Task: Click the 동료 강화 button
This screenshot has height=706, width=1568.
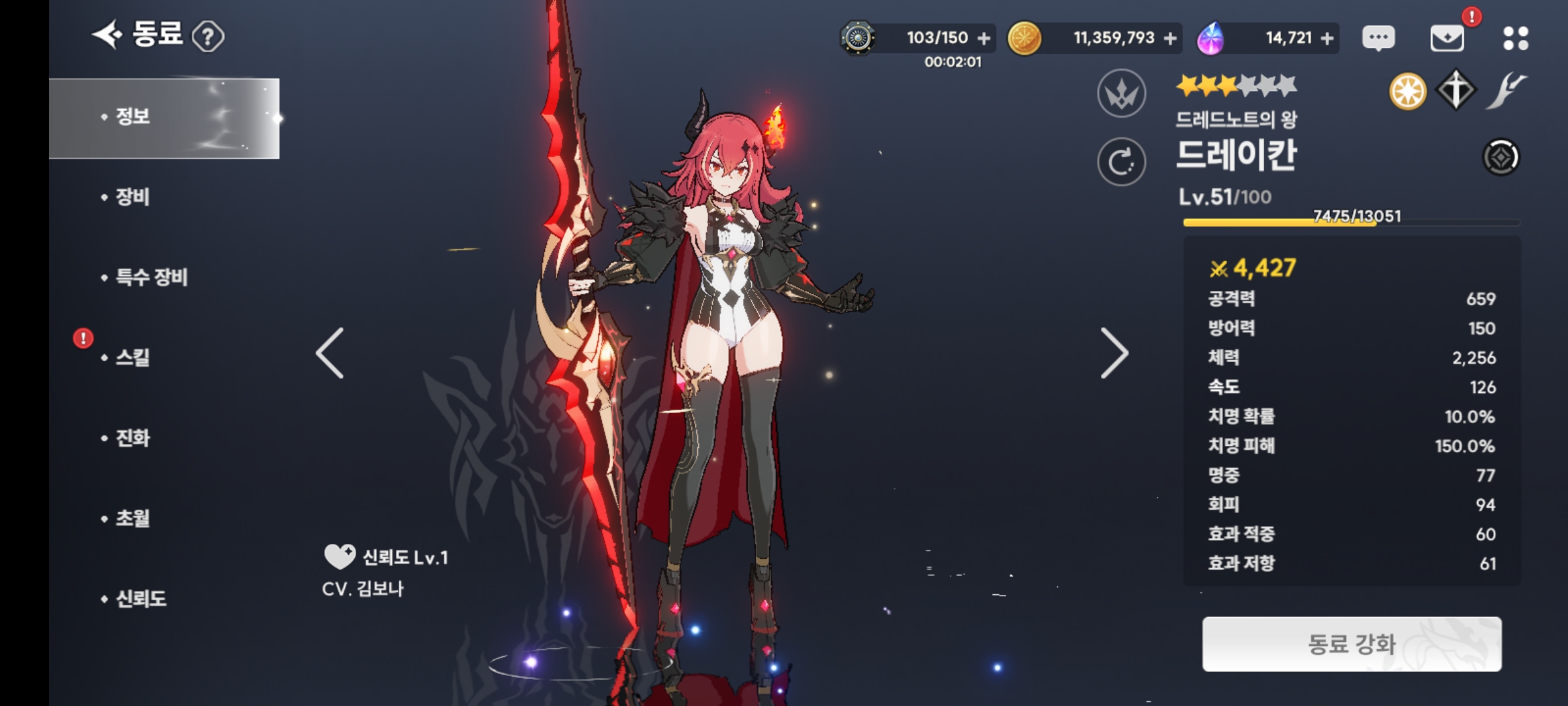Action: (x=1352, y=644)
